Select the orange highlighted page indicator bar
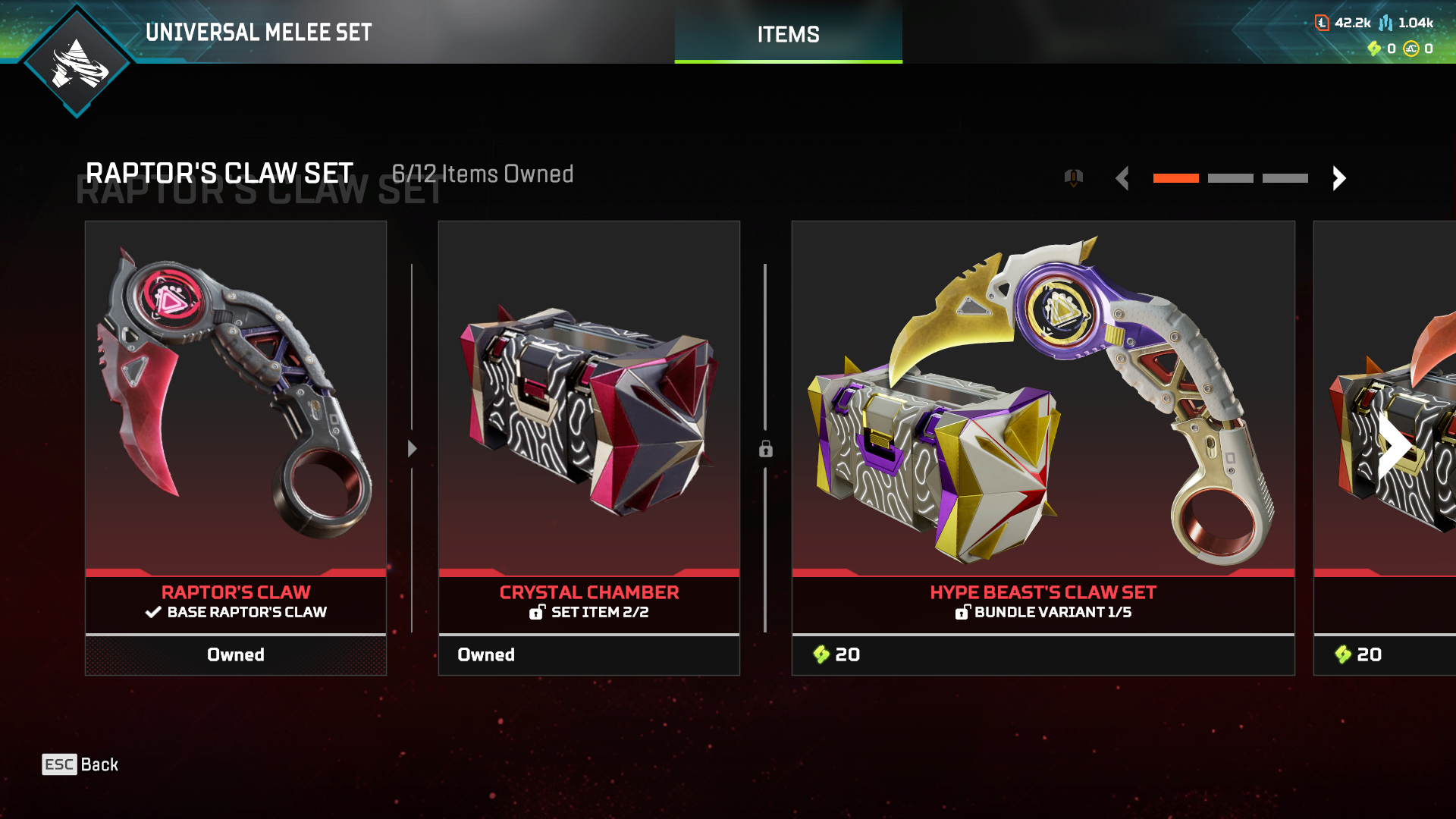Screen dimensions: 1456x819 pyautogui.click(x=1176, y=177)
